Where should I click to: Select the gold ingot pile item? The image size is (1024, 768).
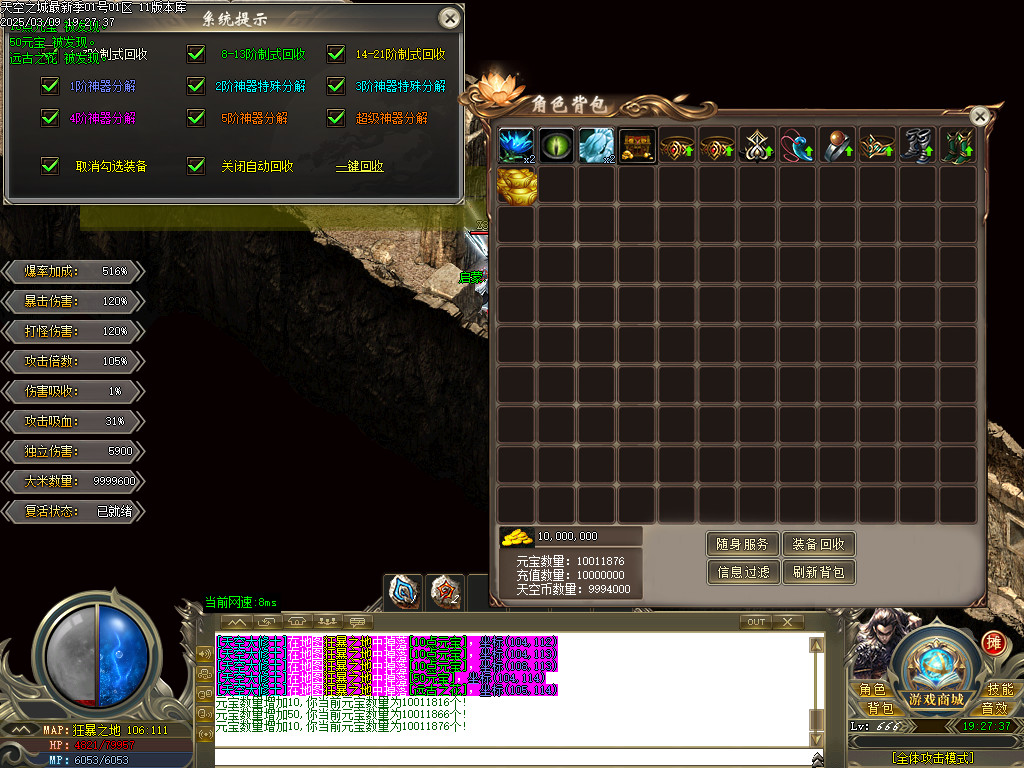coord(518,186)
